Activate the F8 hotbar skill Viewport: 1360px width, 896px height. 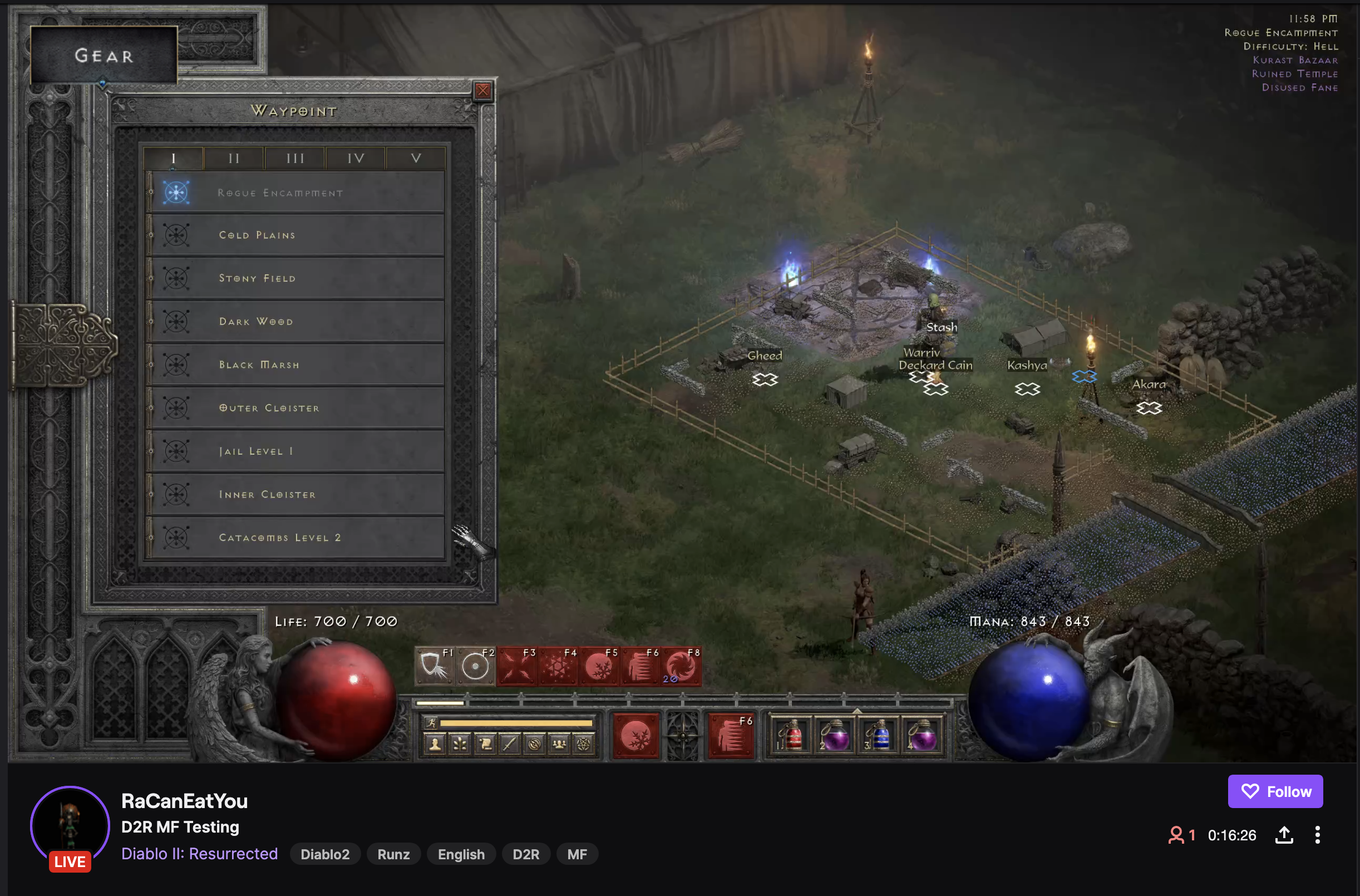click(x=681, y=666)
